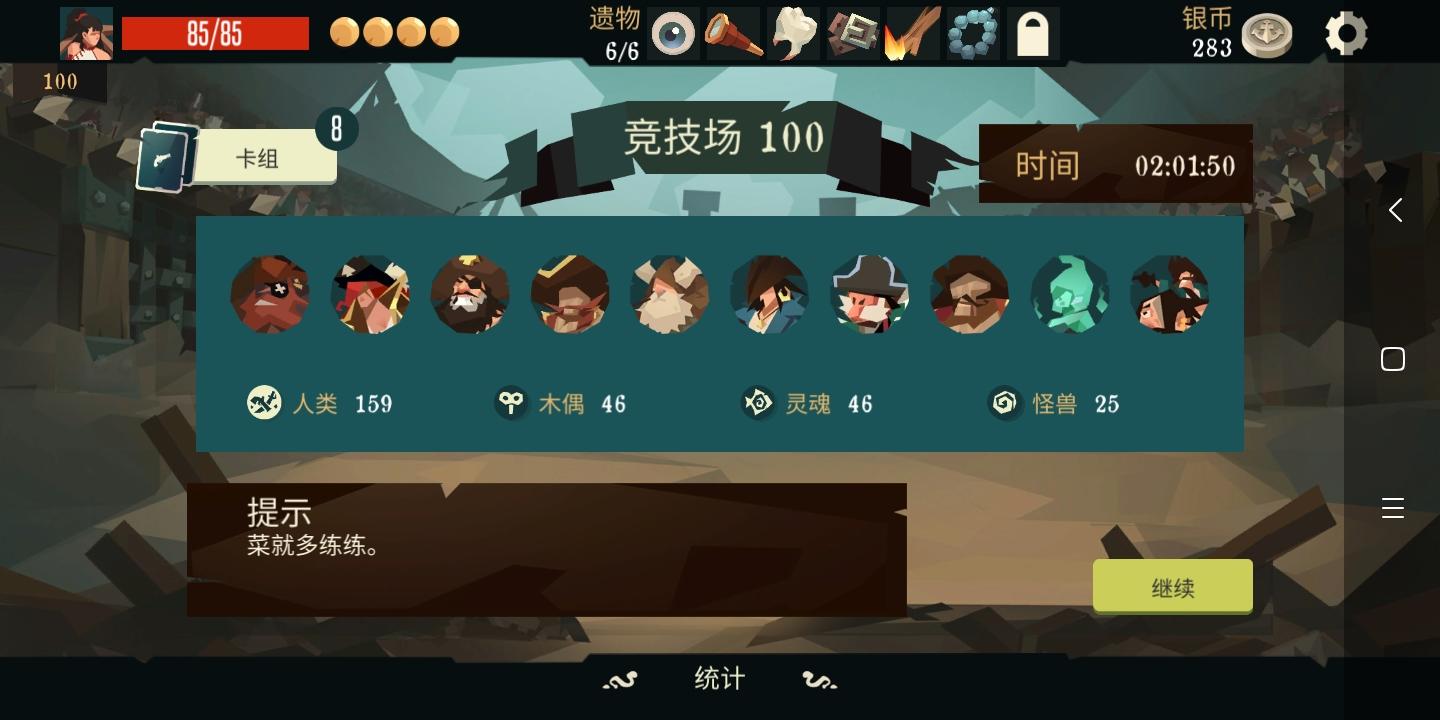Open the human kills category icon

[x=264, y=403]
